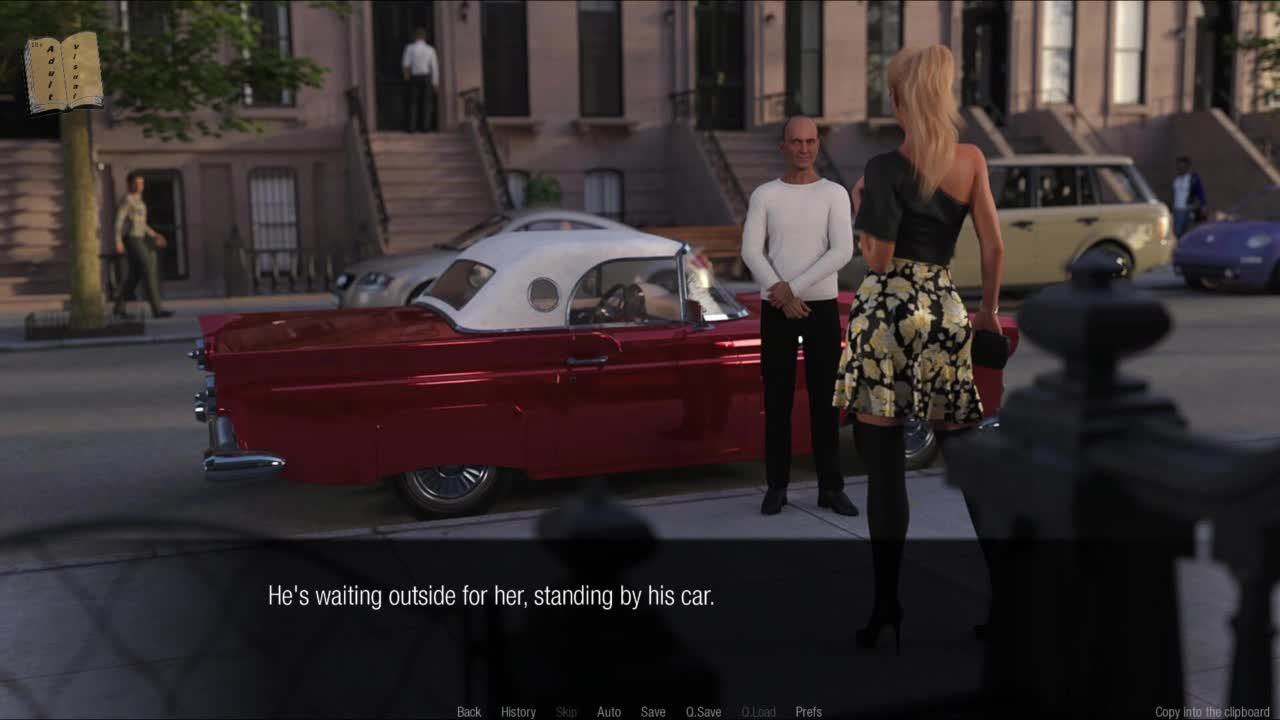Enable Auto advance mode
Viewport: 1280px width, 720px height.
[609, 712]
